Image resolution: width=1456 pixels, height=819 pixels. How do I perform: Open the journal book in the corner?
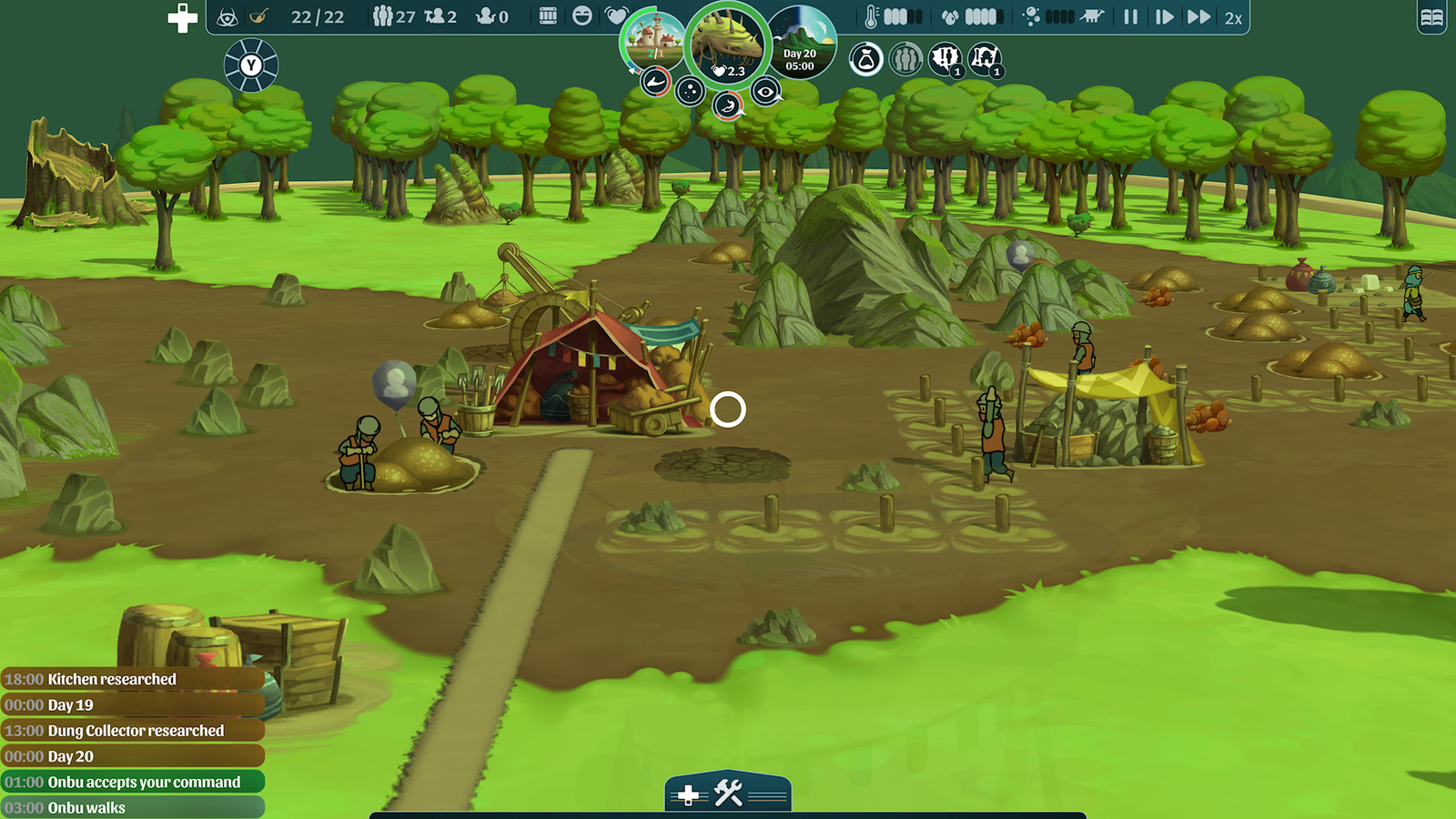pos(1431,17)
